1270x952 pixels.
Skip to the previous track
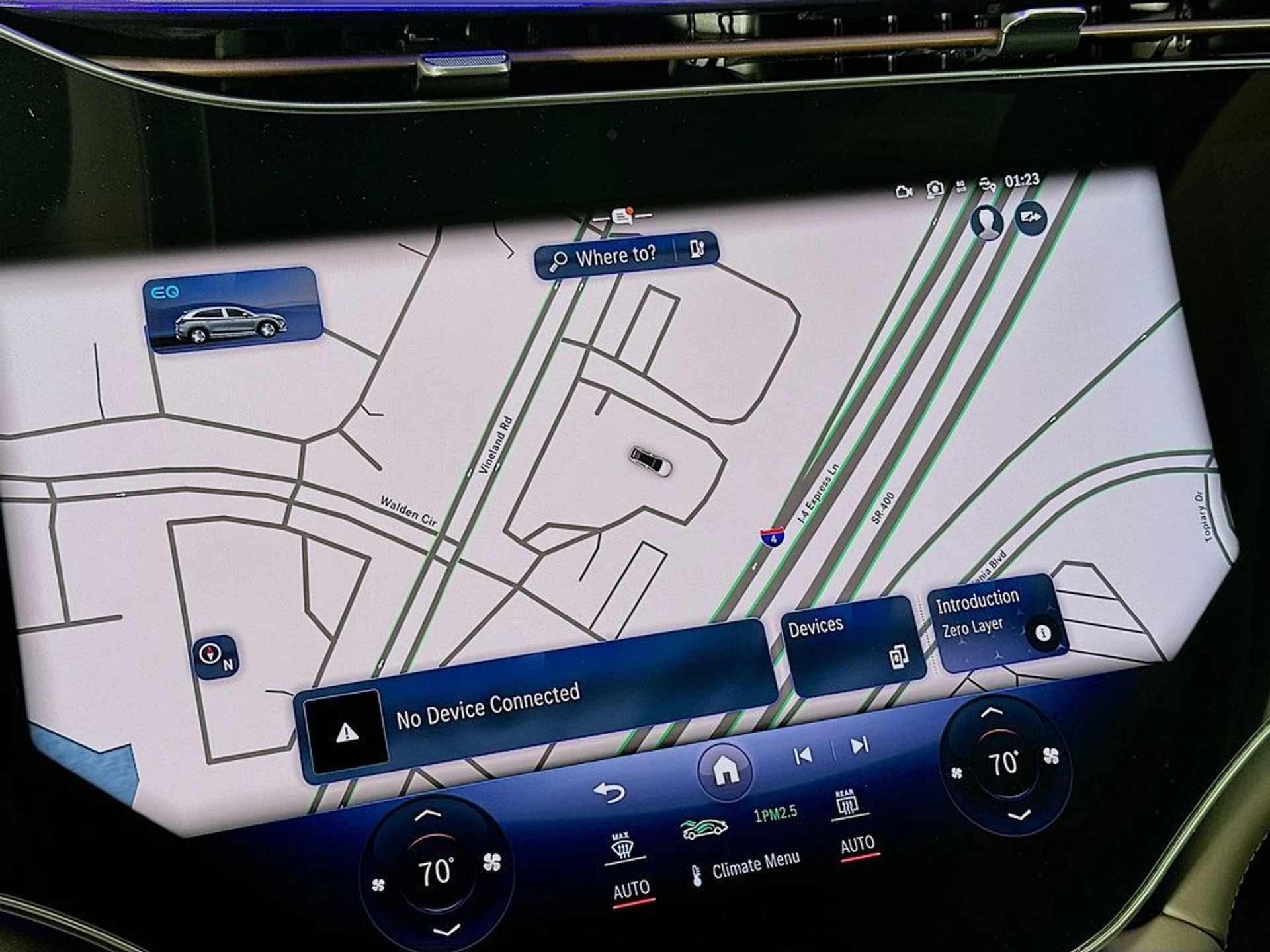802,755
